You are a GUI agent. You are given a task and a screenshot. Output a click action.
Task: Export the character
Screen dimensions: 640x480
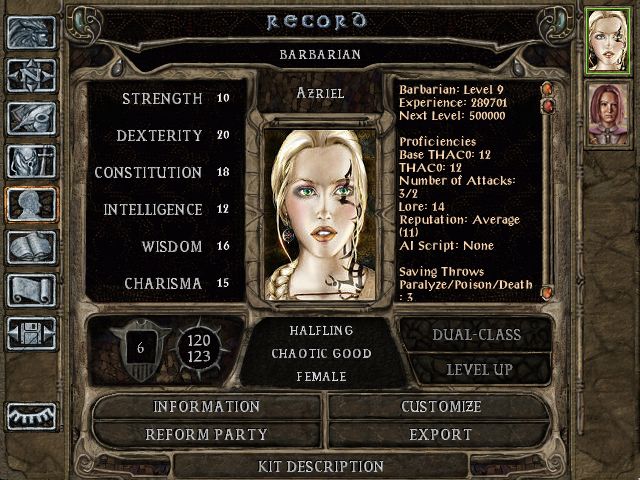click(x=441, y=435)
